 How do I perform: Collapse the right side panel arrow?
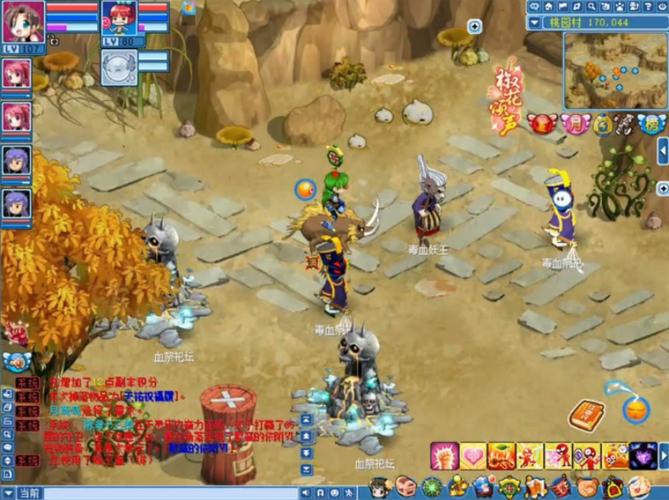[x=662, y=150]
